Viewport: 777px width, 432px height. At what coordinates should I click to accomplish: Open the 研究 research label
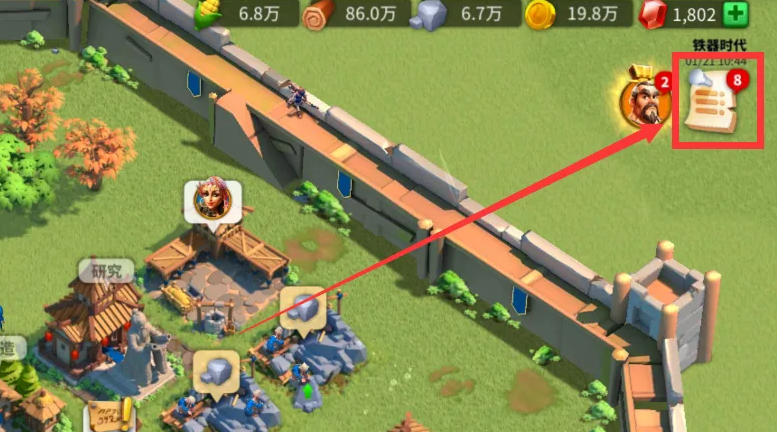pos(107,271)
